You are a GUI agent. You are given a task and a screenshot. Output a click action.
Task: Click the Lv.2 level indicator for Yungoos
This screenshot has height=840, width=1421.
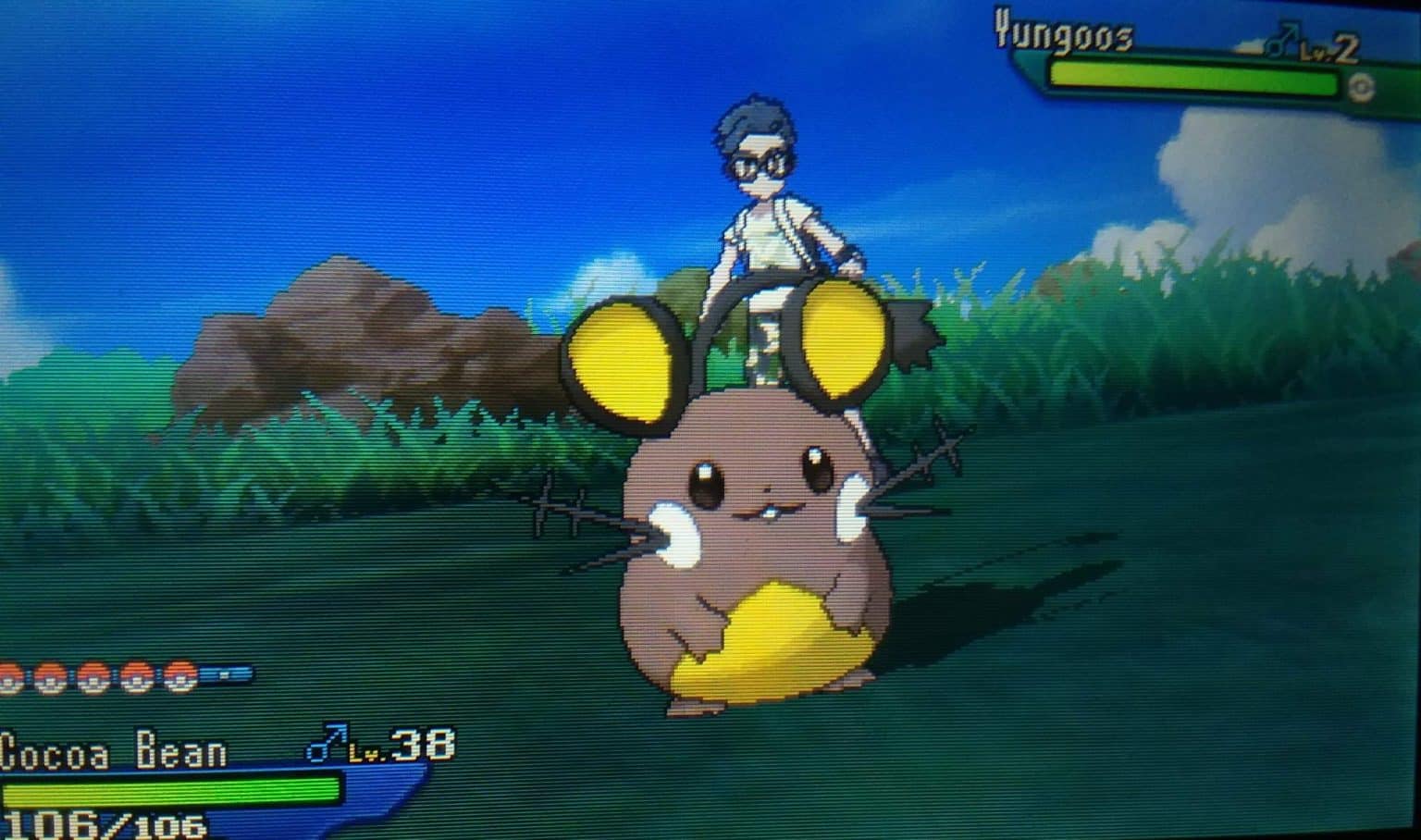tap(1330, 46)
